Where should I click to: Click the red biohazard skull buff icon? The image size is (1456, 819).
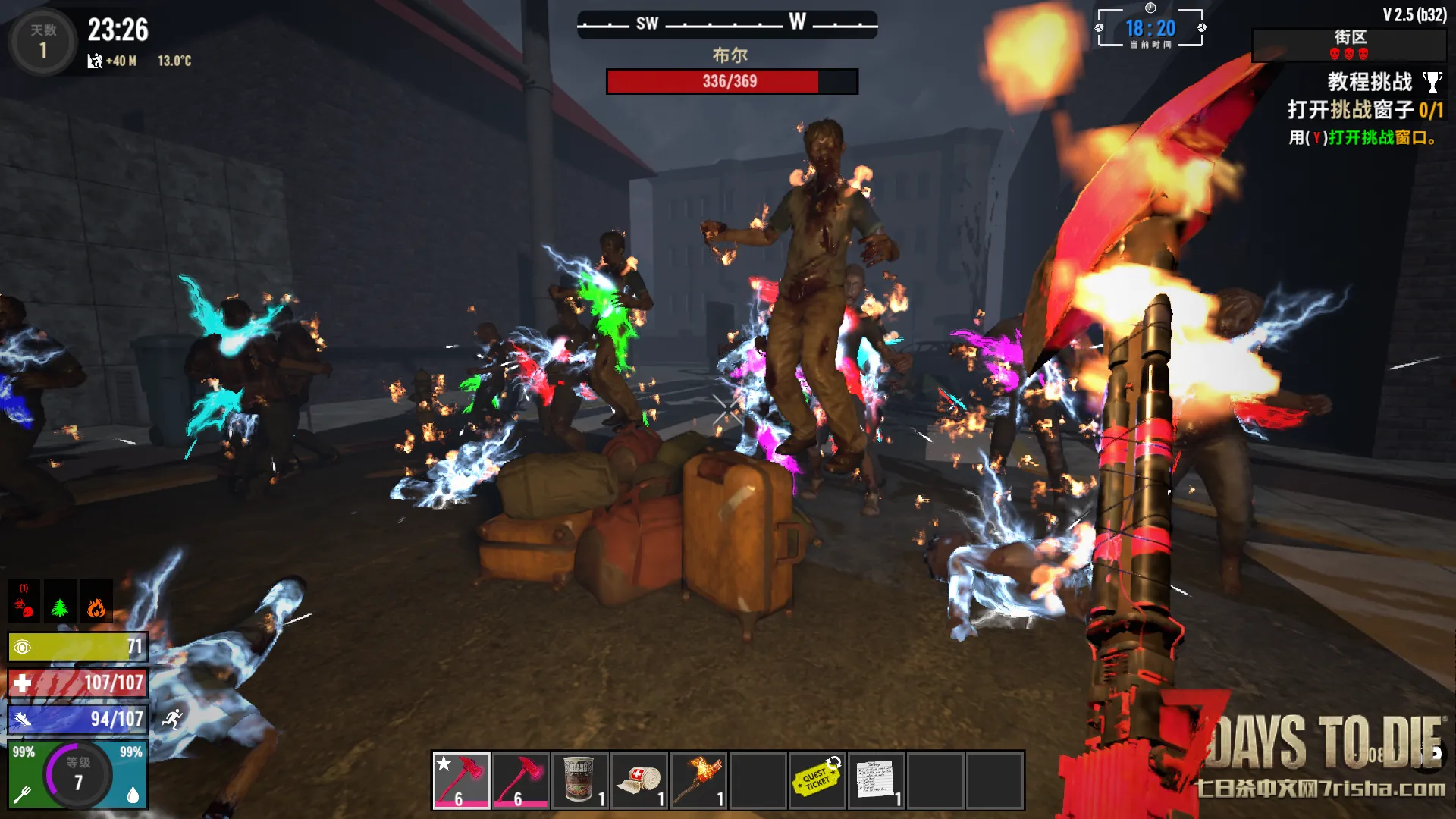click(24, 601)
